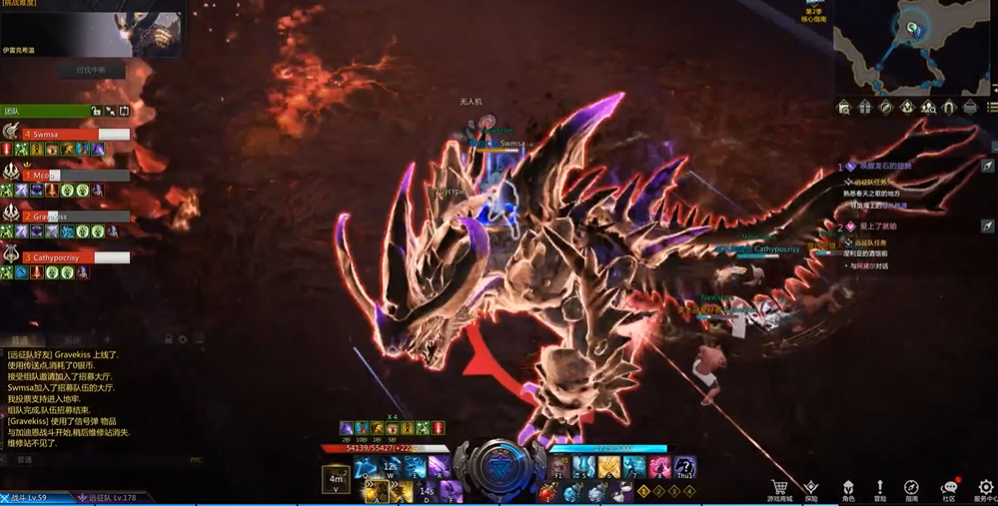Open the 冒险 menu with exclamation icon
Viewport: 998px width, 506px height.
(880, 489)
